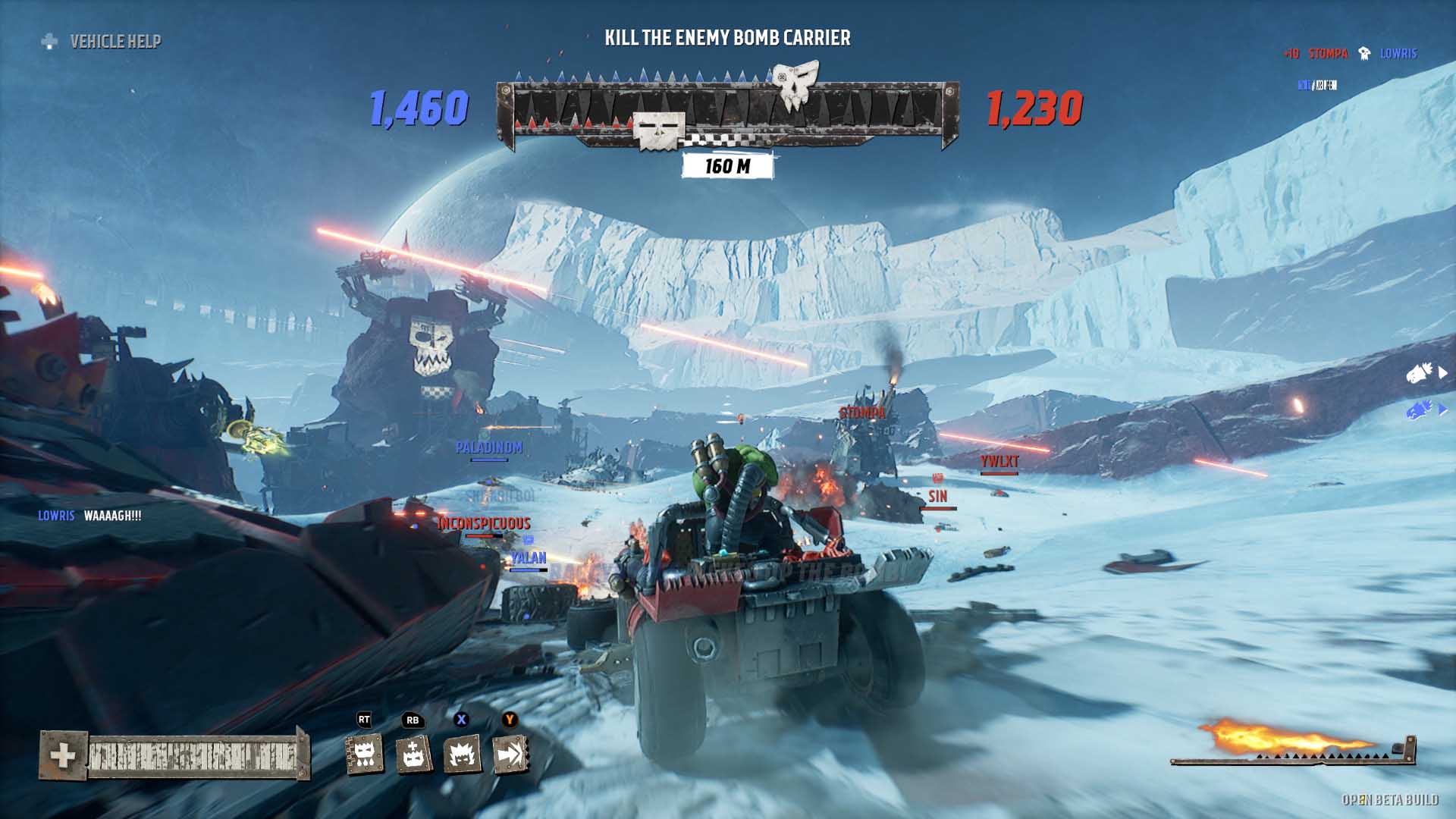Screen dimensions: 1456x819
Task: Open the Vehicle Help prompt
Action: (x=102, y=42)
